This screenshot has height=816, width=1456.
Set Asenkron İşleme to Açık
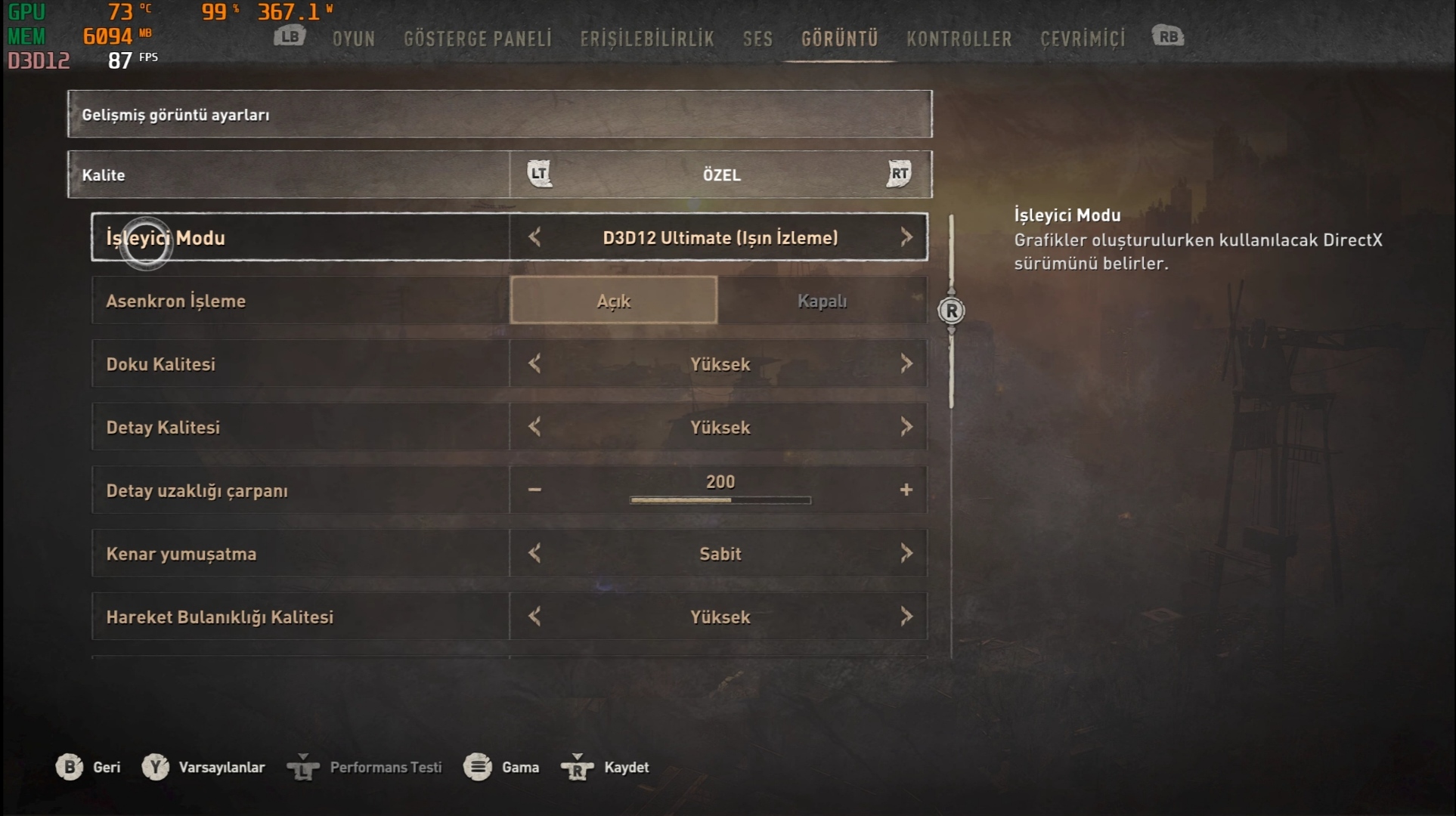pos(613,301)
